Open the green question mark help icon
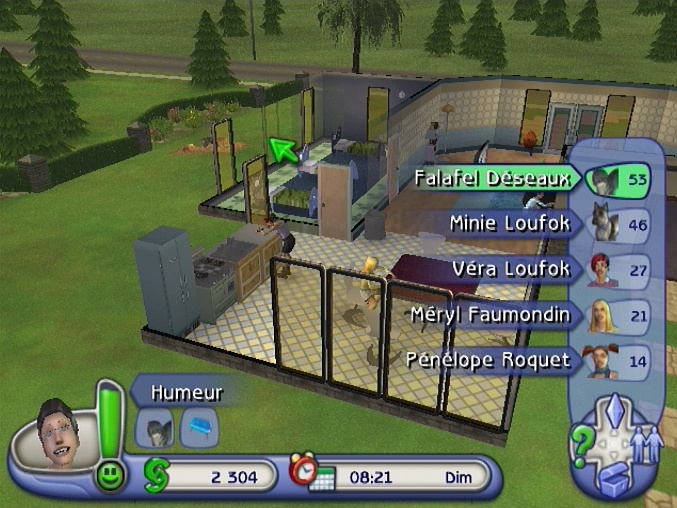Viewport: 677px width, 508px height. coord(581,440)
